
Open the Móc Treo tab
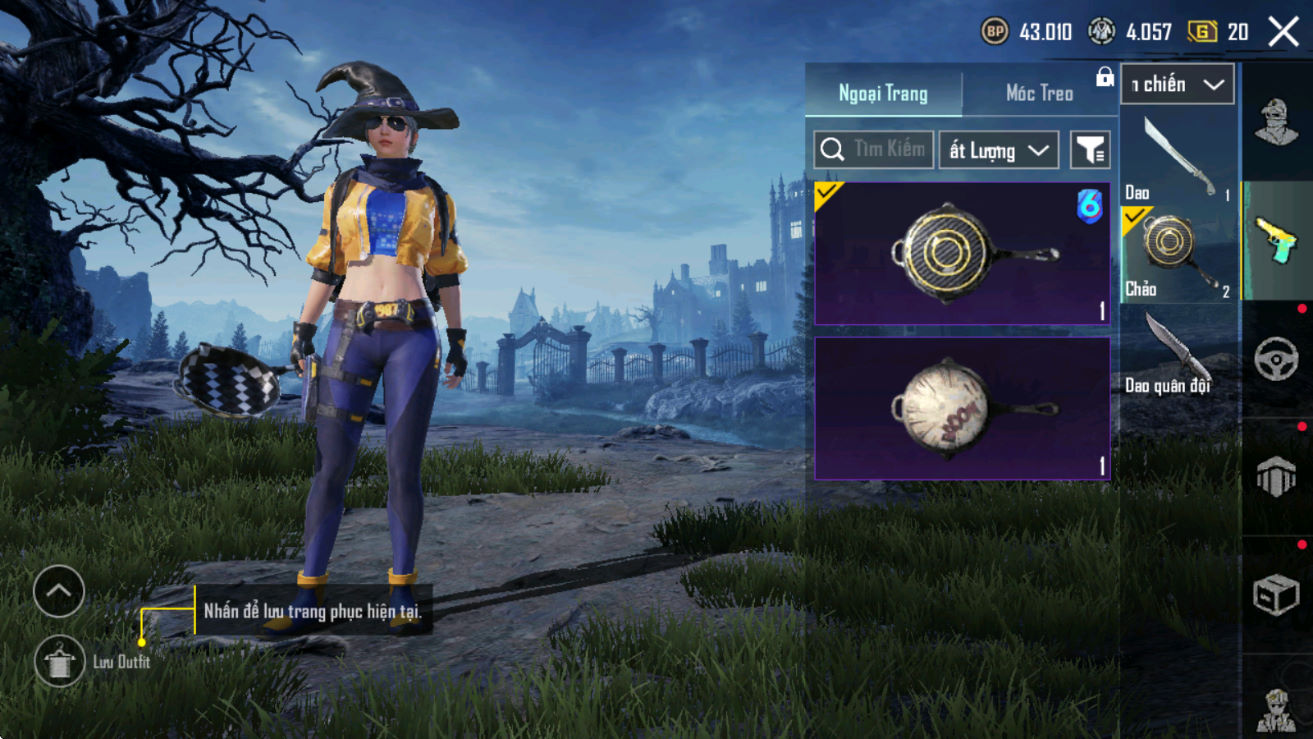pos(1039,94)
